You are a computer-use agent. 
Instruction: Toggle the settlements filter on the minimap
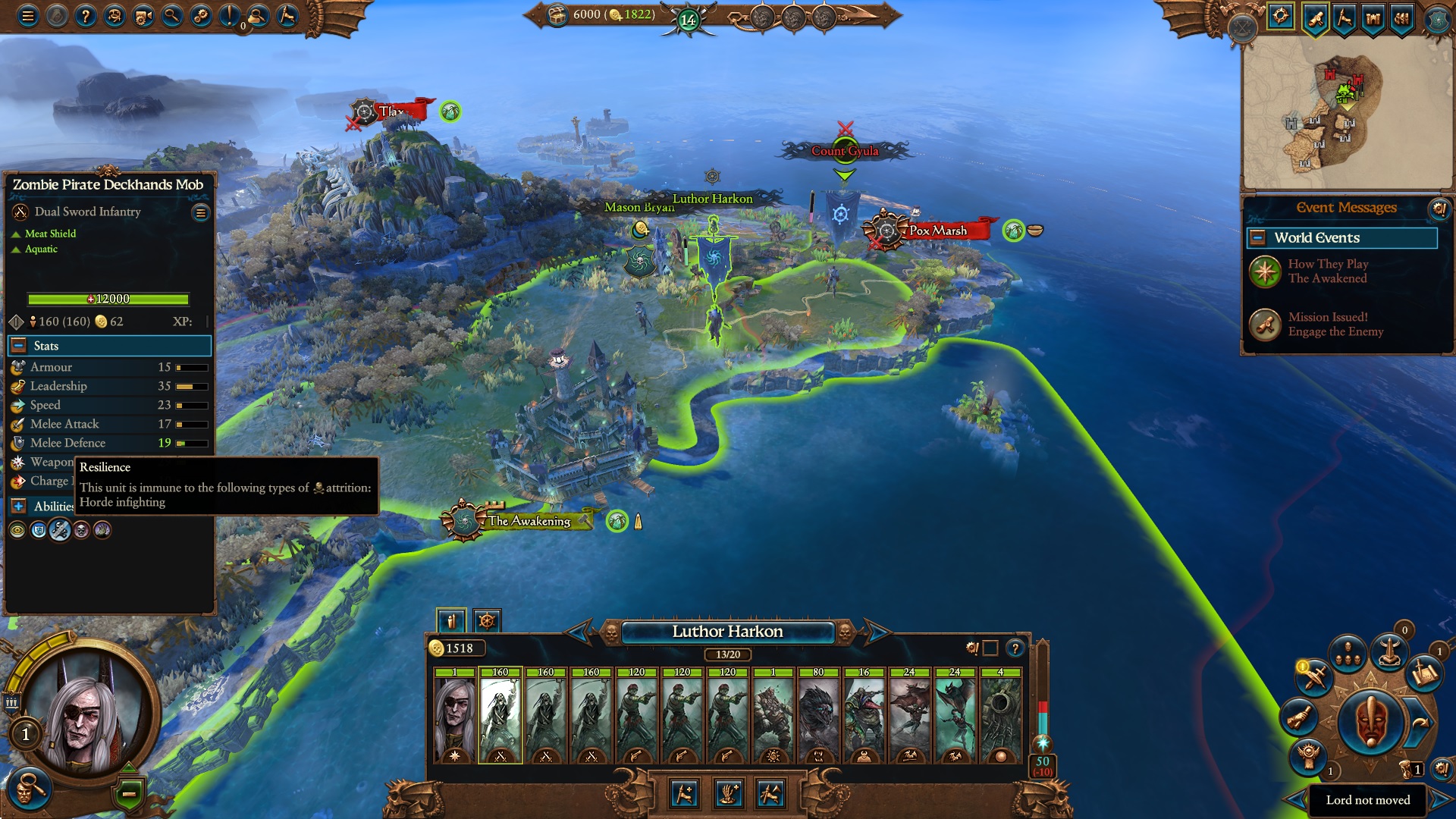[1373, 17]
